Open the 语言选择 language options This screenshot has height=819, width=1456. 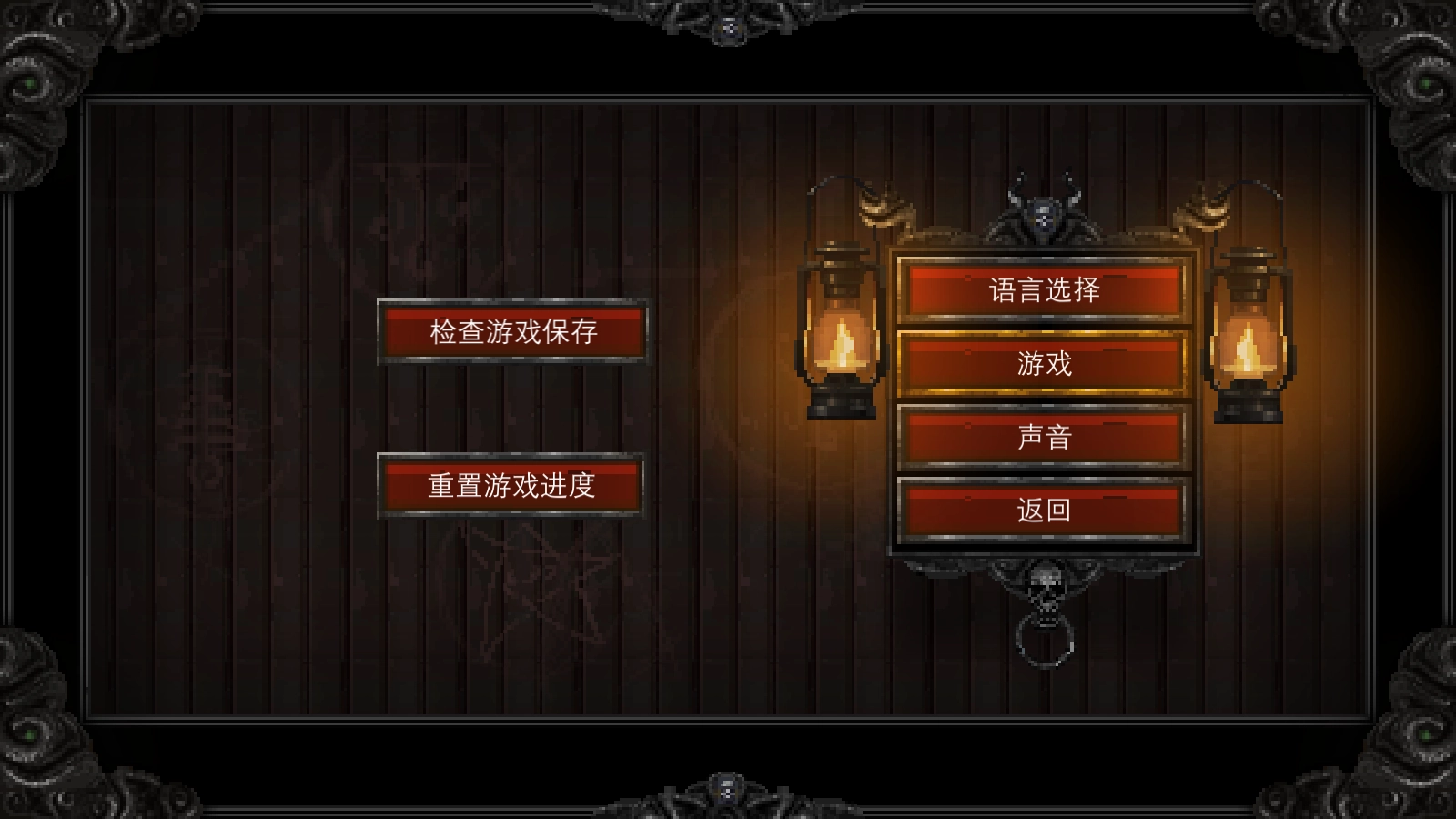pyautogui.click(x=1043, y=291)
